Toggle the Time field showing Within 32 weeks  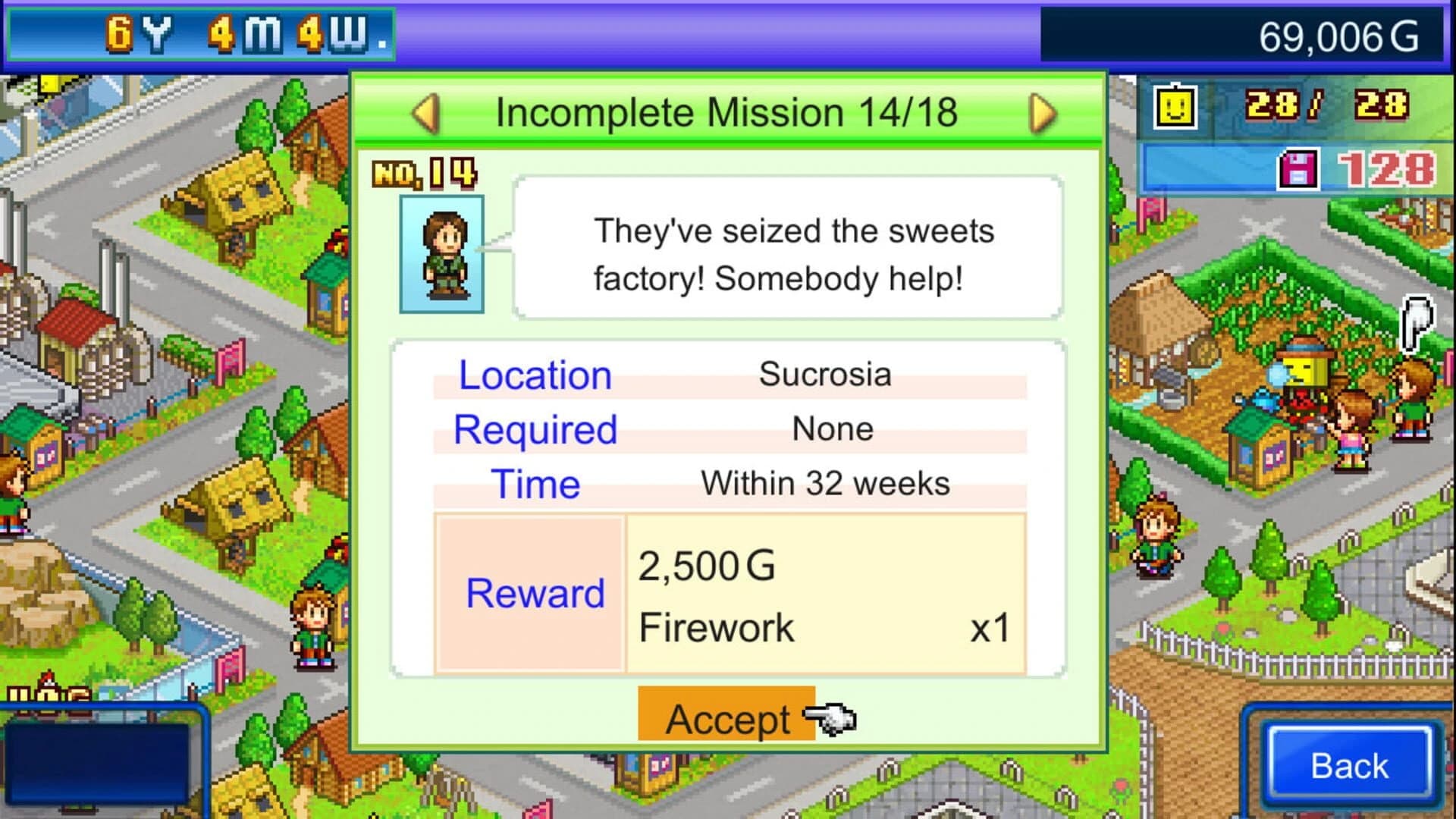pyautogui.click(x=728, y=483)
